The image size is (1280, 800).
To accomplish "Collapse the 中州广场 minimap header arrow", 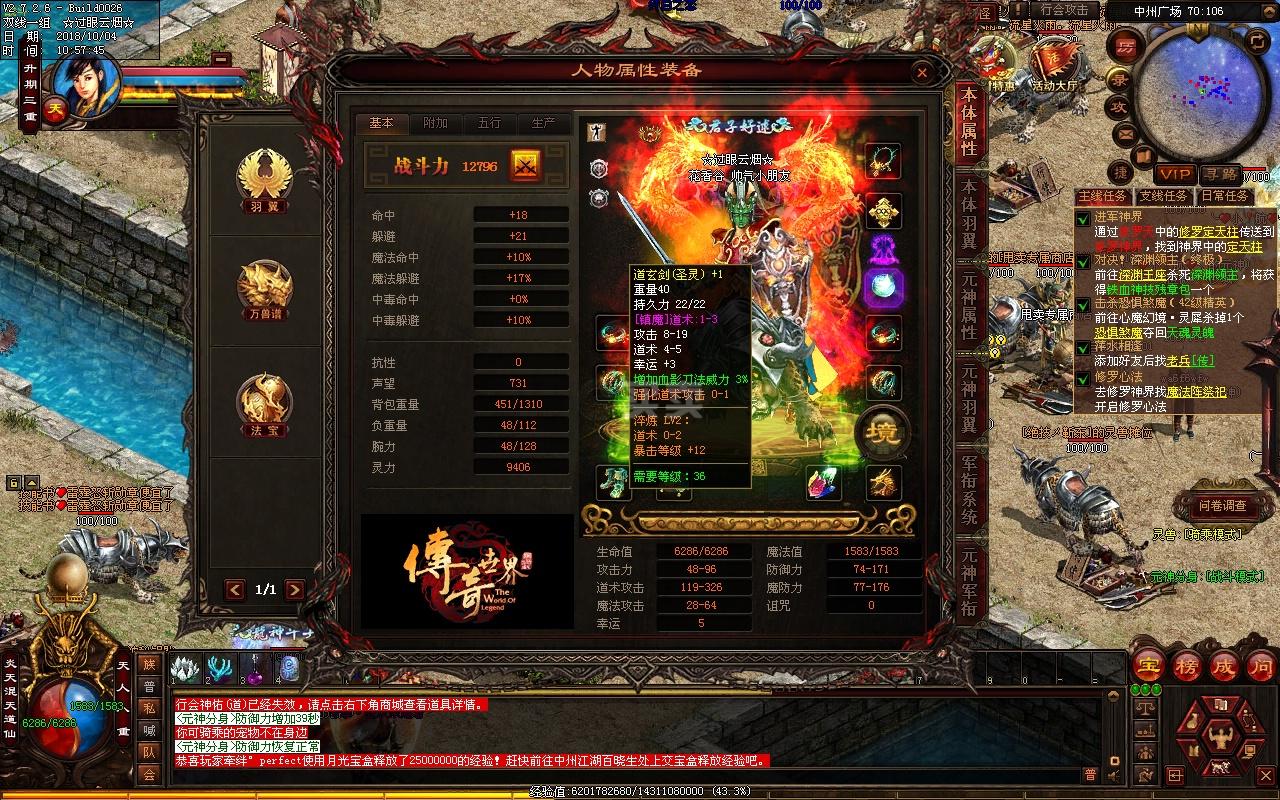I will coord(1270,10).
